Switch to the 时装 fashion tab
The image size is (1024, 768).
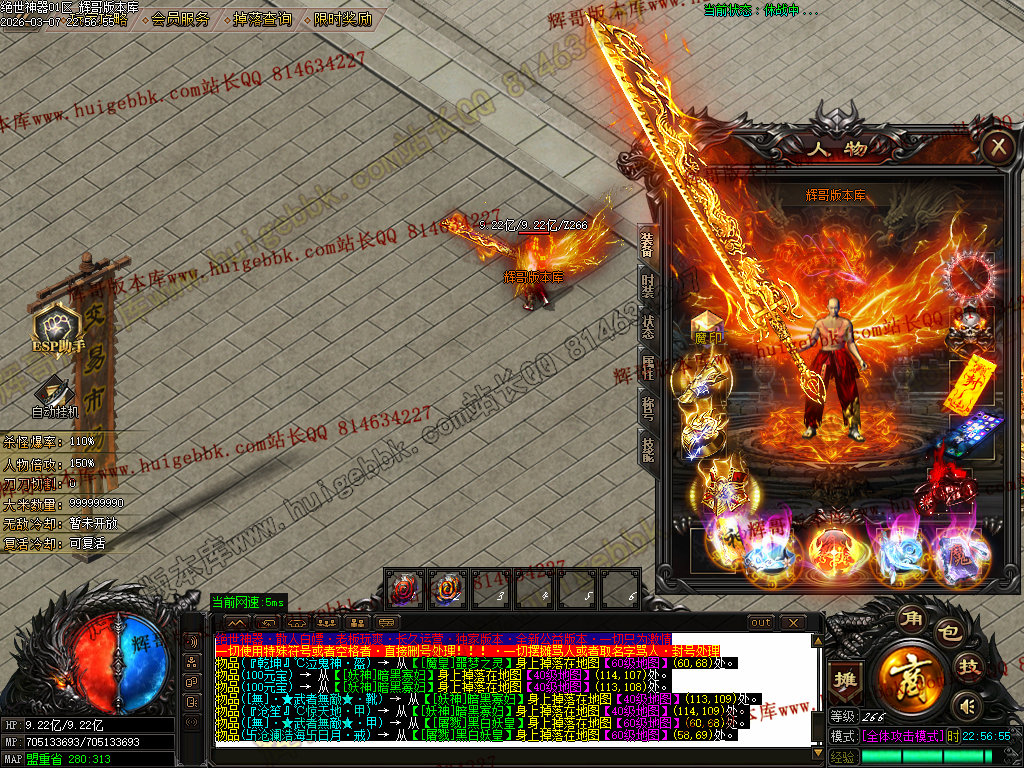[648, 285]
